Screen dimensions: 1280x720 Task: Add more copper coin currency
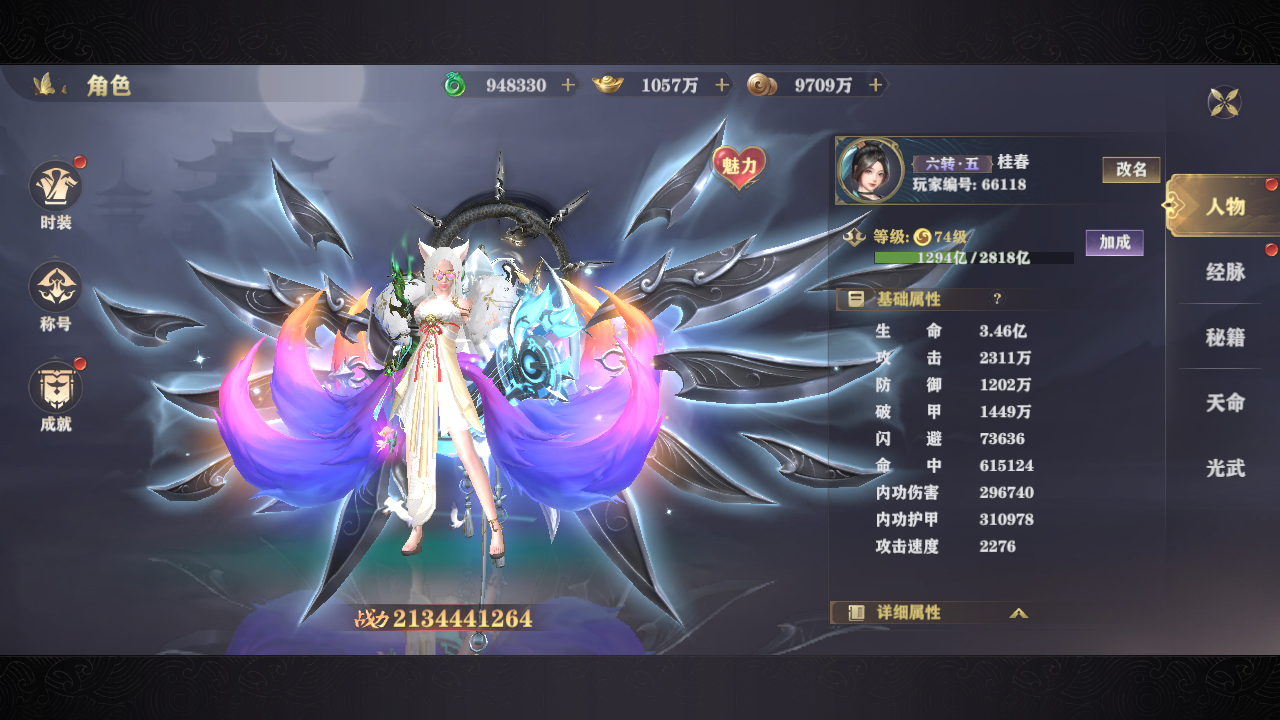coord(876,86)
